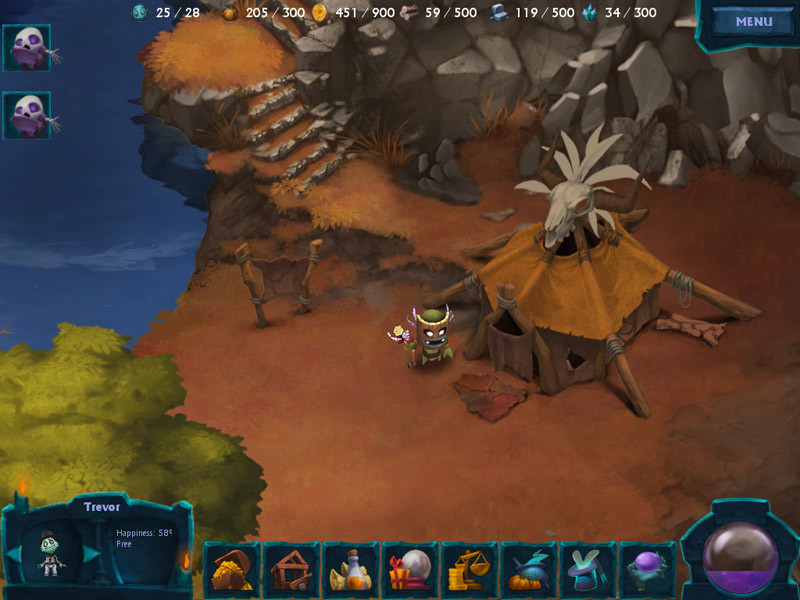Open the gift box and crystal ball icon
This screenshot has width=800, height=600.
410,570
